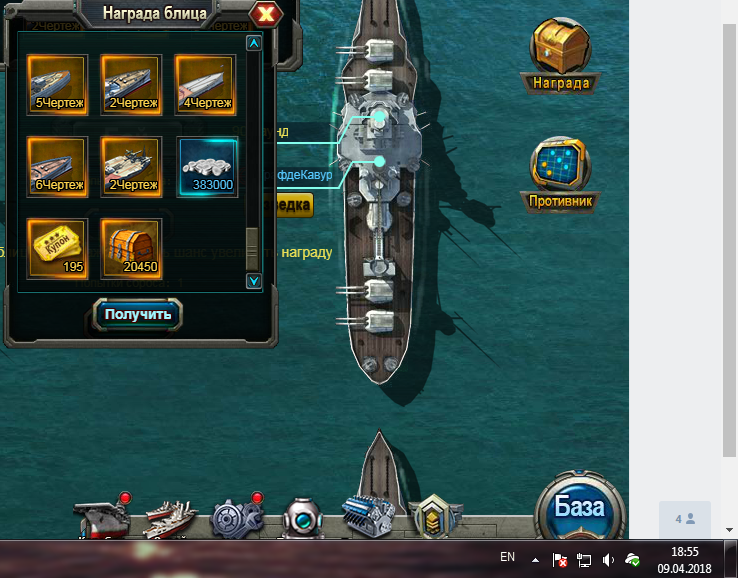Image resolution: width=738 pixels, height=578 pixels.
Task: Open the blue engine menu icon
Action: coord(367,516)
